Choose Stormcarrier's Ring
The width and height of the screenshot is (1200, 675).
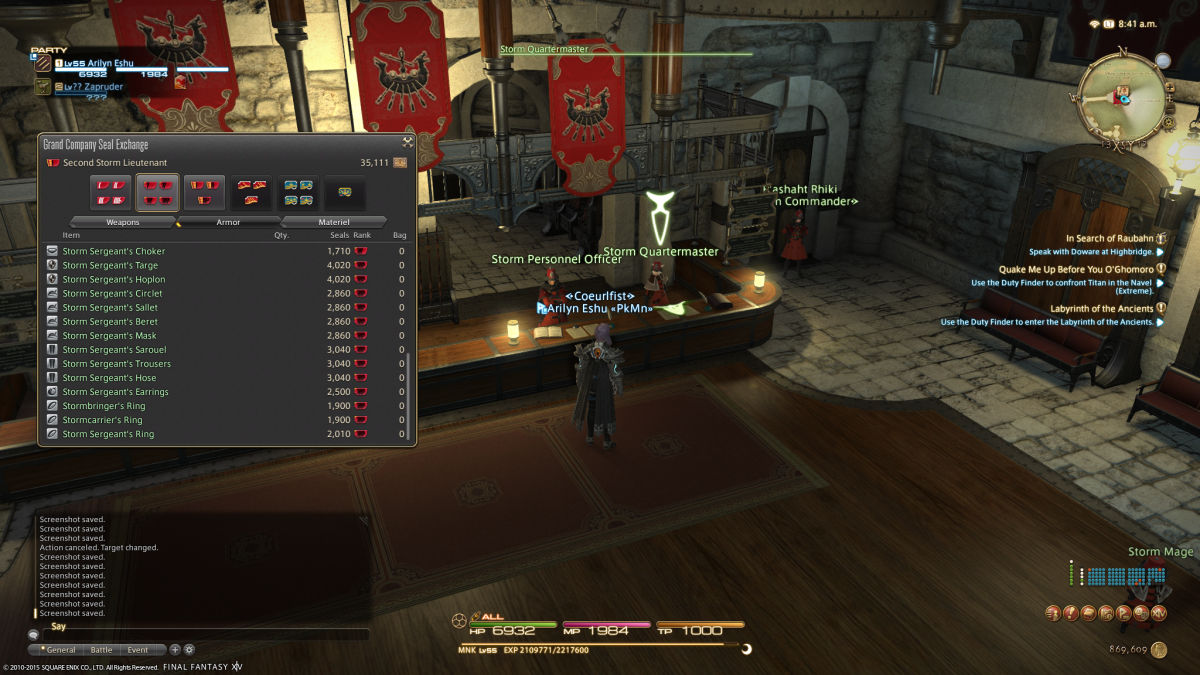tap(103, 420)
